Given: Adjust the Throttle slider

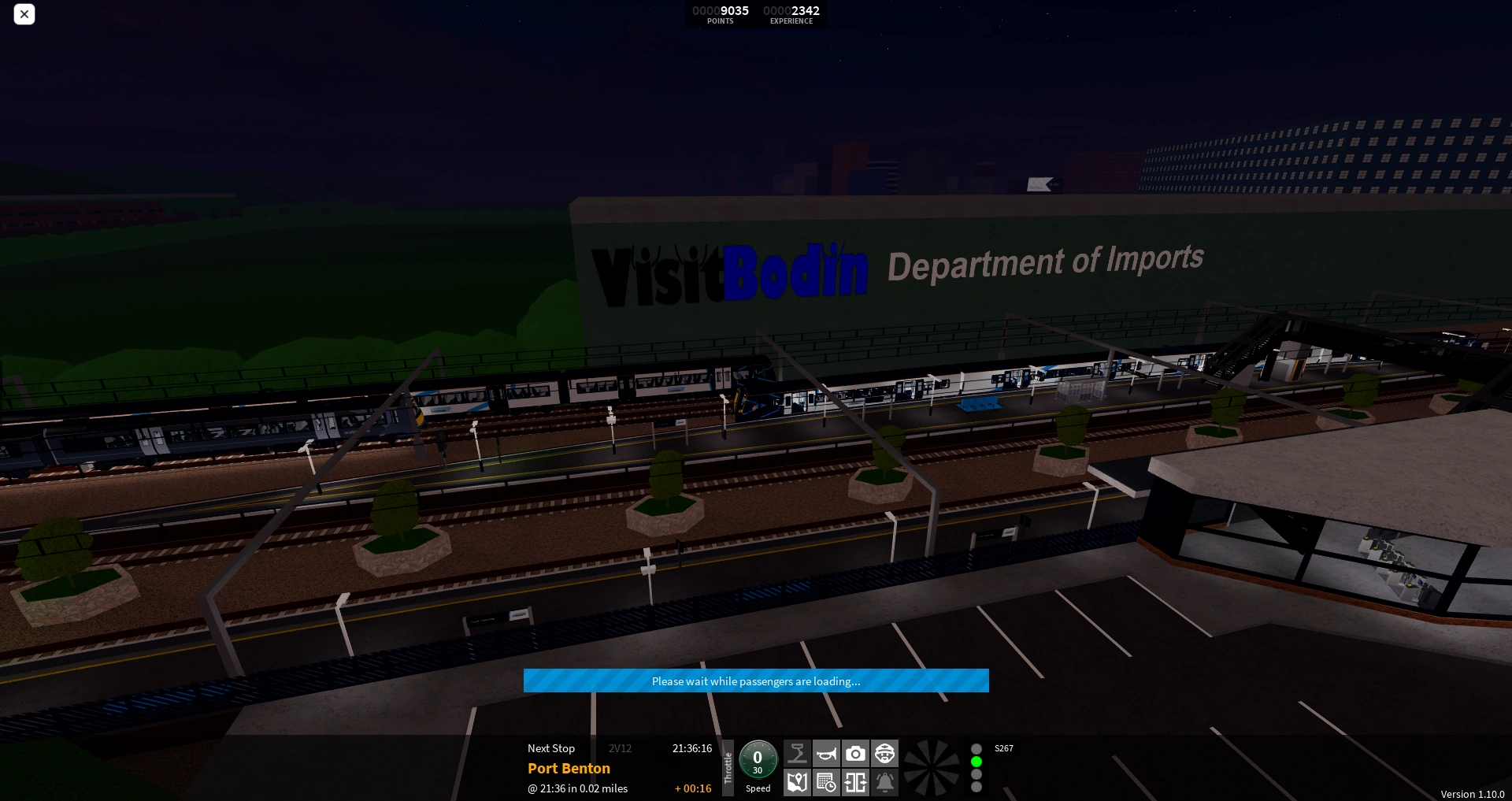Looking at the screenshot, I should point(728,768).
